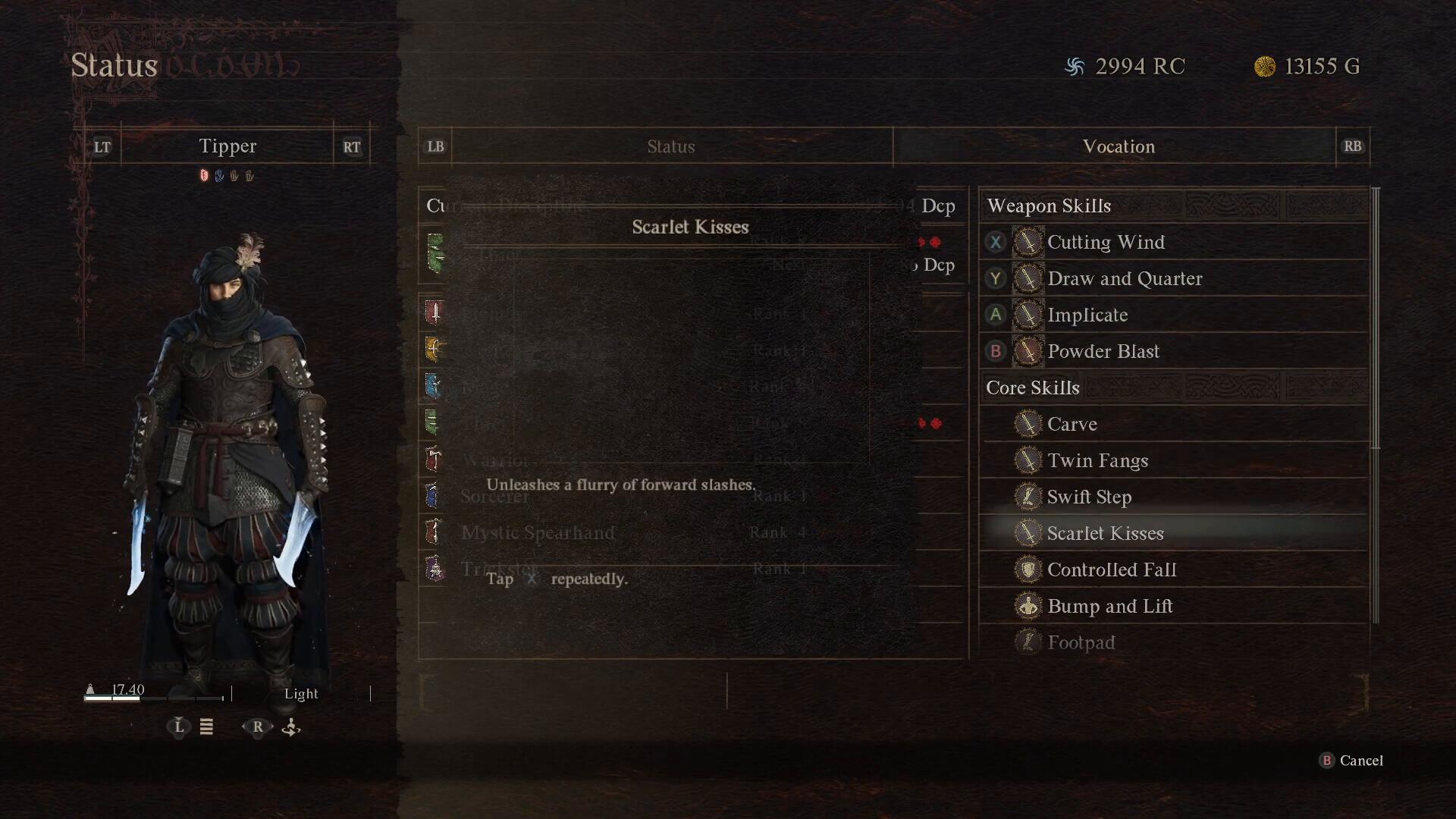The image size is (1456, 819).
Task: Open the Vocation tab
Action: point(1118,146)
